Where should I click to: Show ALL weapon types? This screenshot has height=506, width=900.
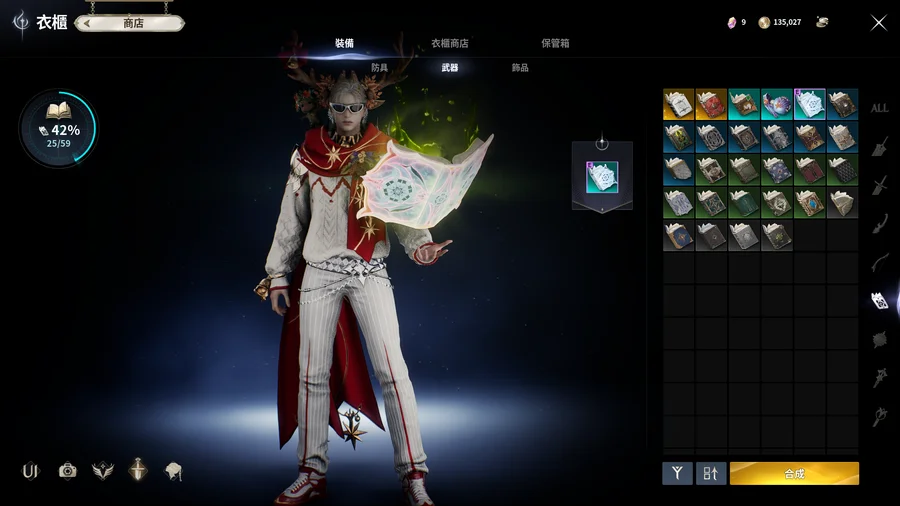[879, 108]
